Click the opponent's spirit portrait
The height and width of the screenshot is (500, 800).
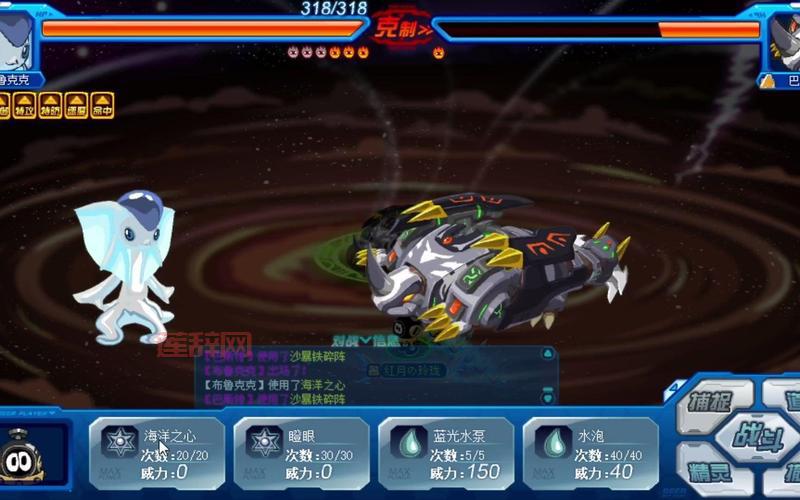point(783,40)
